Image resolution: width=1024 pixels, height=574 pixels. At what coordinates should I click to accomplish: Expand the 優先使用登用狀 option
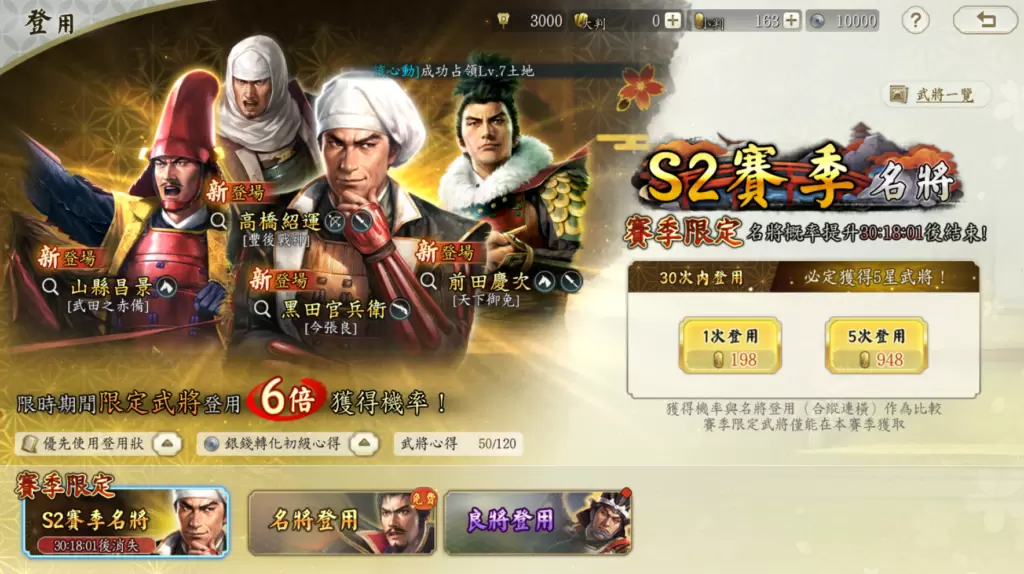(x=168, y=443)
